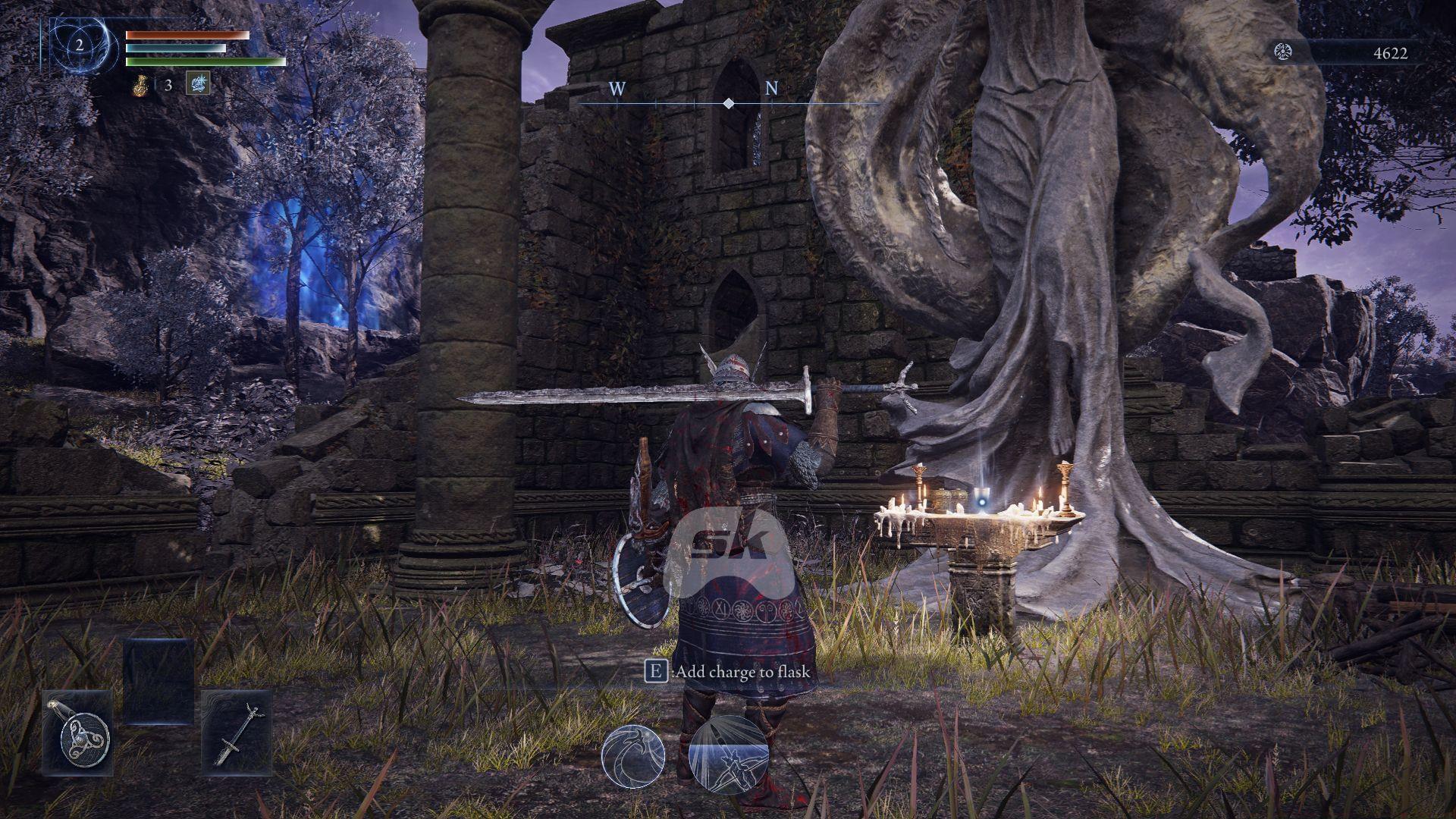Click the green stamina bar
This screenshot has height=819, width=1456.
pos(205,61)
